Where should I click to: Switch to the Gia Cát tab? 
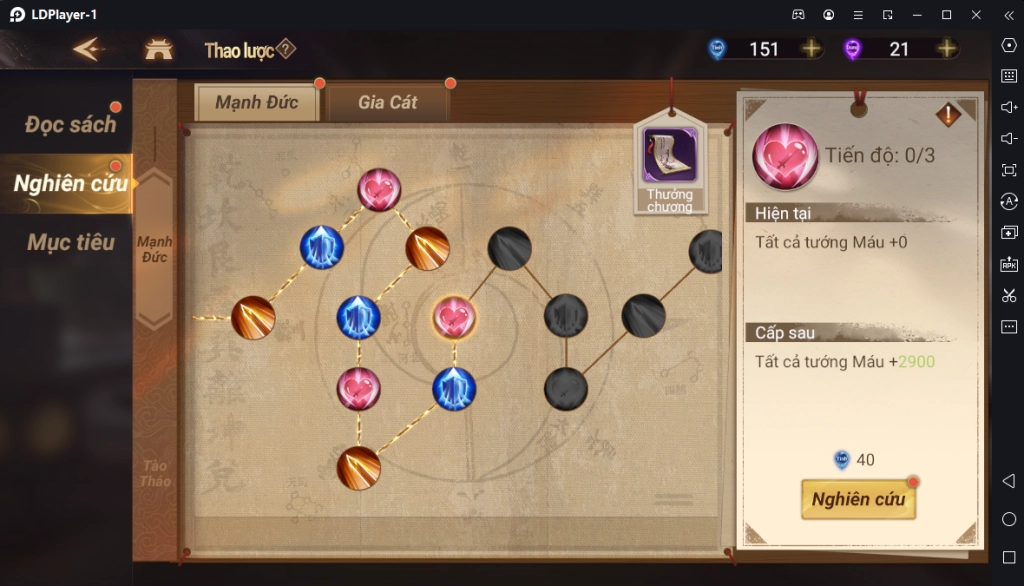[x=388, y=102]
